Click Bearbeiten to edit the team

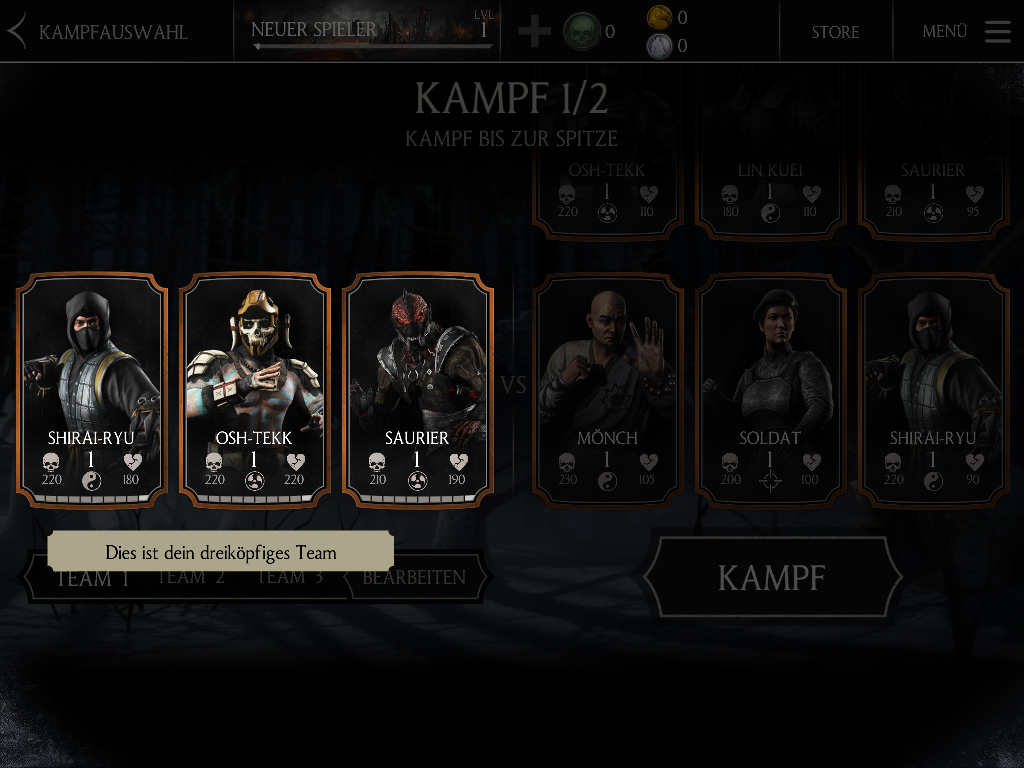[x=414, y=578]
